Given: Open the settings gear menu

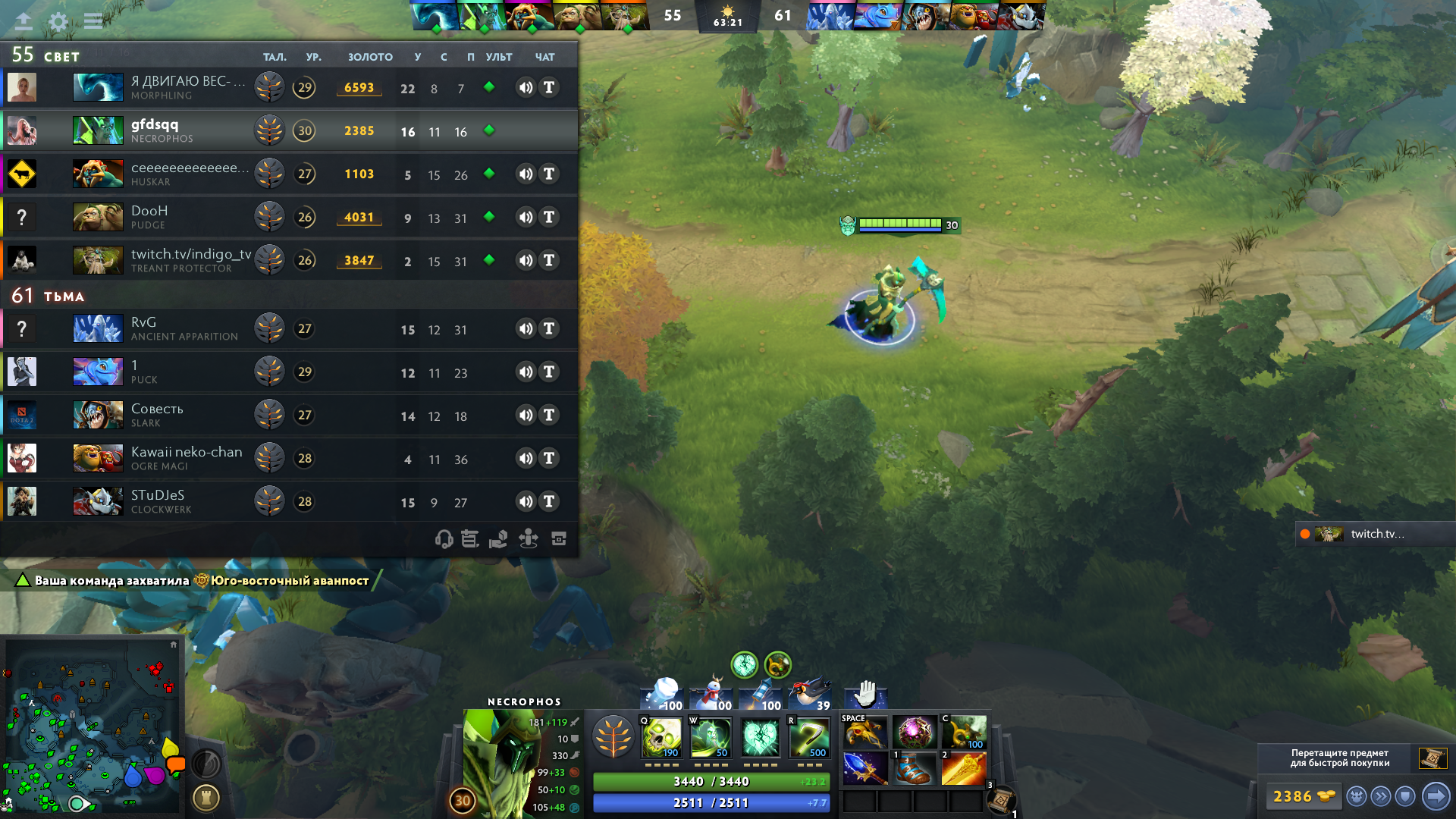Looking at the screenshot, I should click(58, 21).
